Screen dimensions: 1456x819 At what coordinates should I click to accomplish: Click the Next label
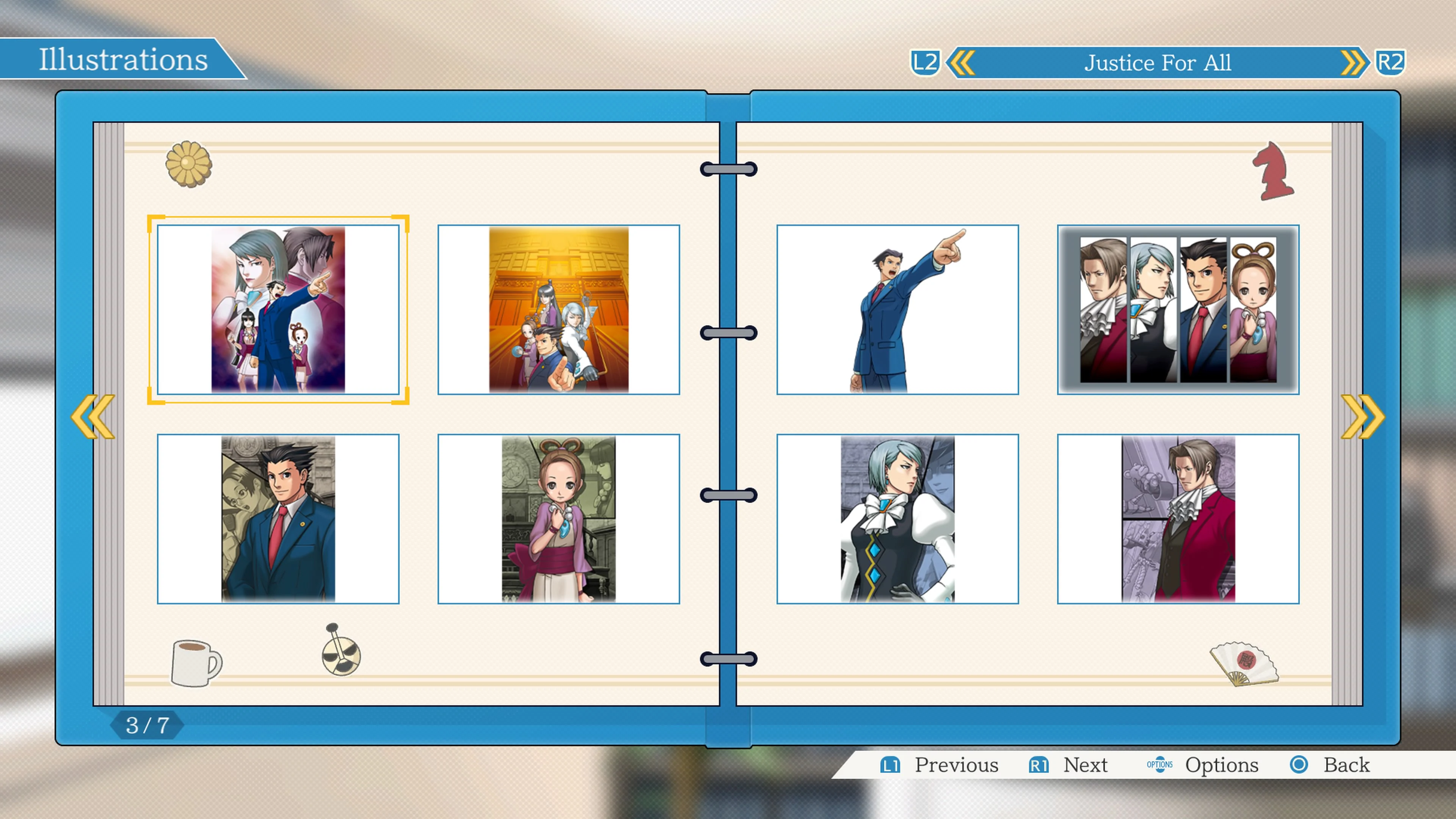[1085, 765]
